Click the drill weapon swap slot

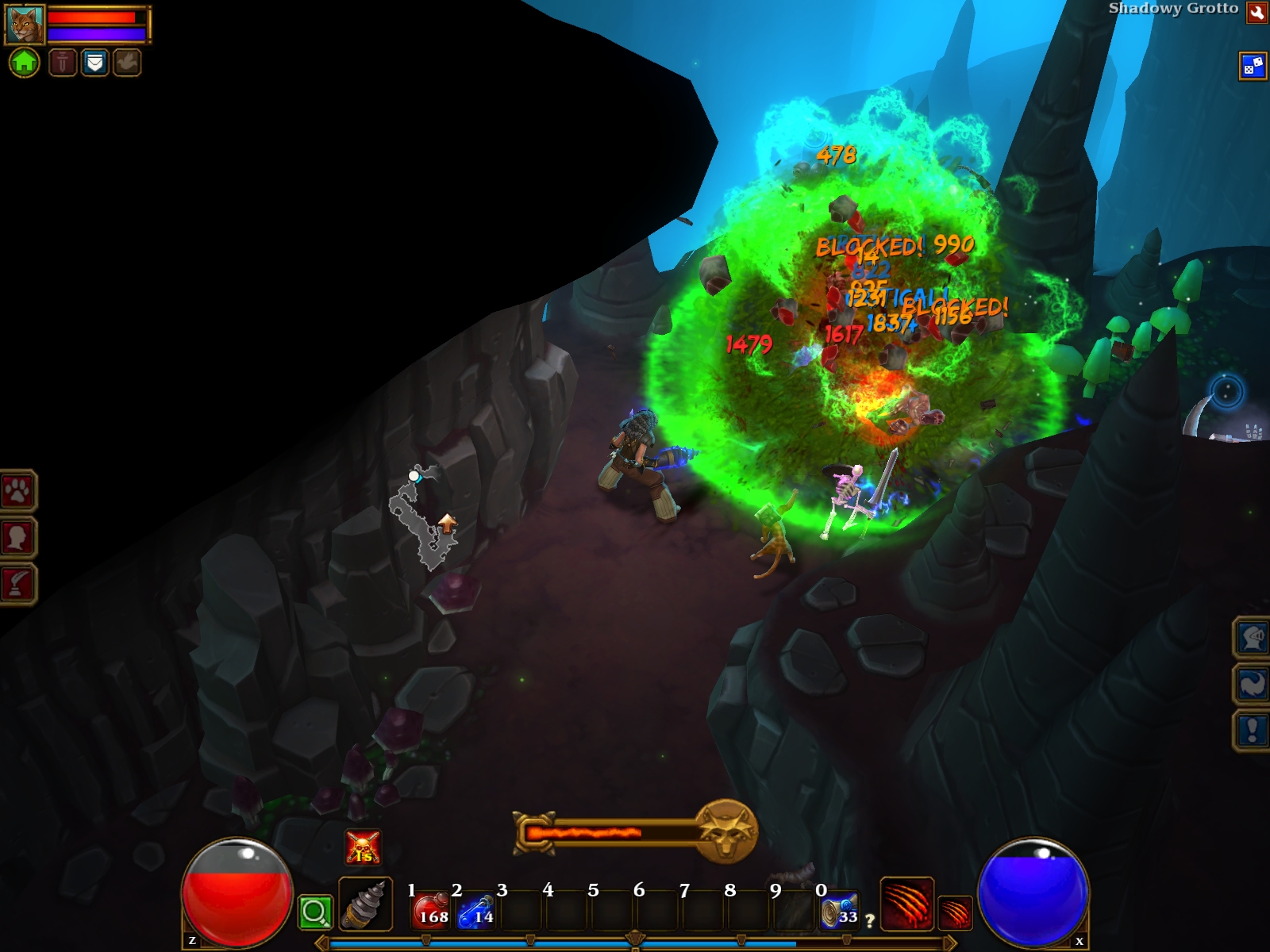[x=365, y=904]
